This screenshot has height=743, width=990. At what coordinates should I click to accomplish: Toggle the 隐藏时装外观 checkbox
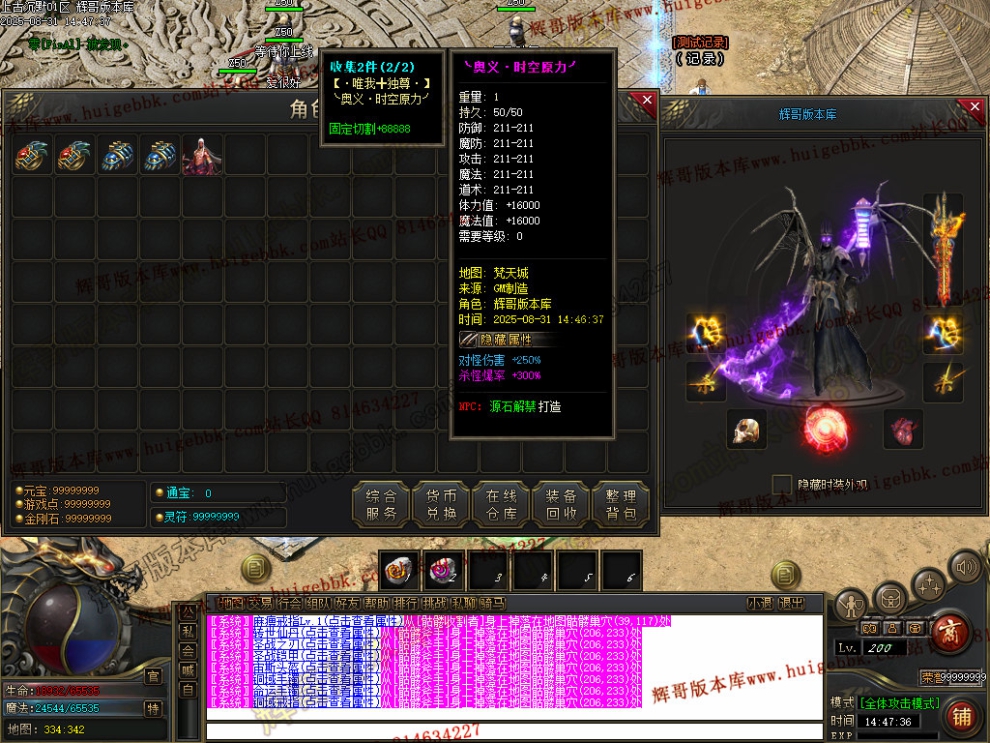[782, 485]
